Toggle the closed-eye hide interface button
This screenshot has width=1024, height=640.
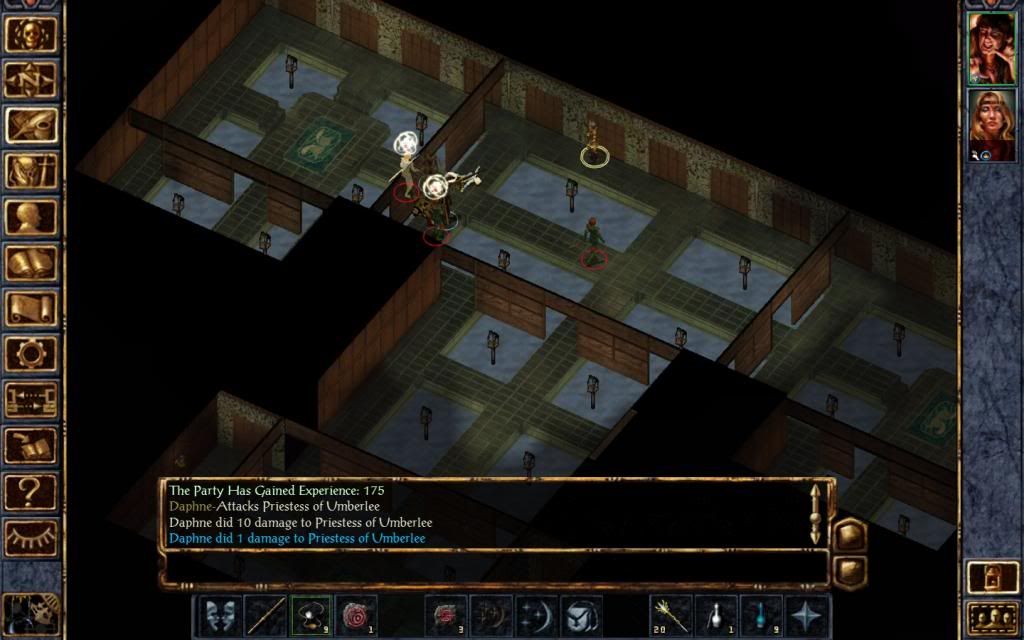31,538
